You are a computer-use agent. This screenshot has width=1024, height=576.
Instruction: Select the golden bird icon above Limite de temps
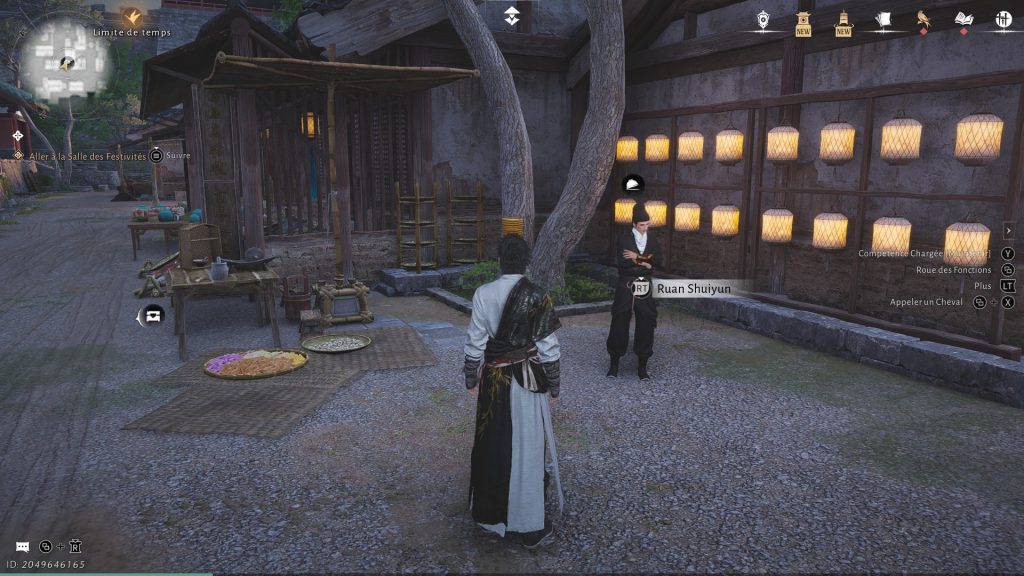[x=132, y=16]
